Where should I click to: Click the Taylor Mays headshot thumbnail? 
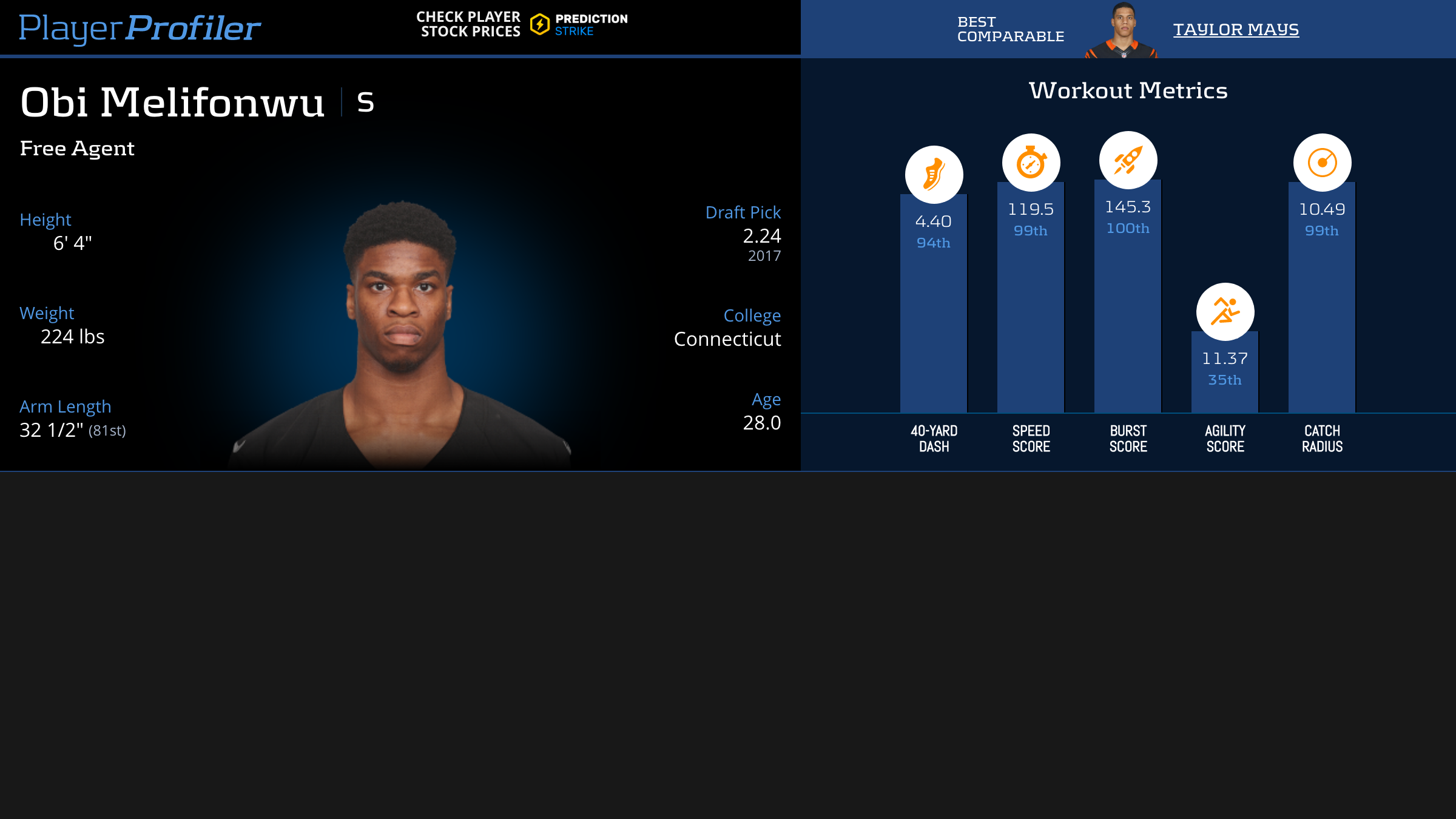point(1122,30)
